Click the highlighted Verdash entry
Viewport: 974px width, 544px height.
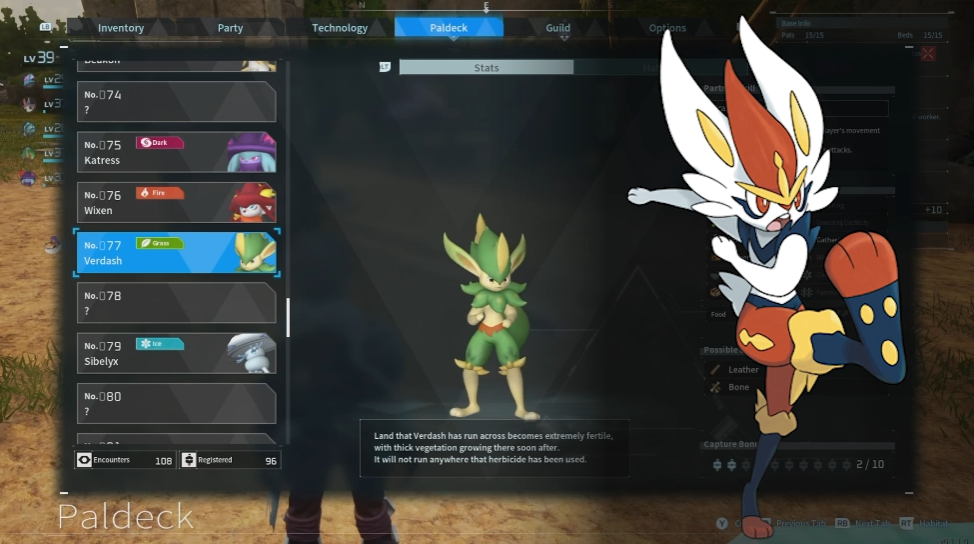click(176, 252)
